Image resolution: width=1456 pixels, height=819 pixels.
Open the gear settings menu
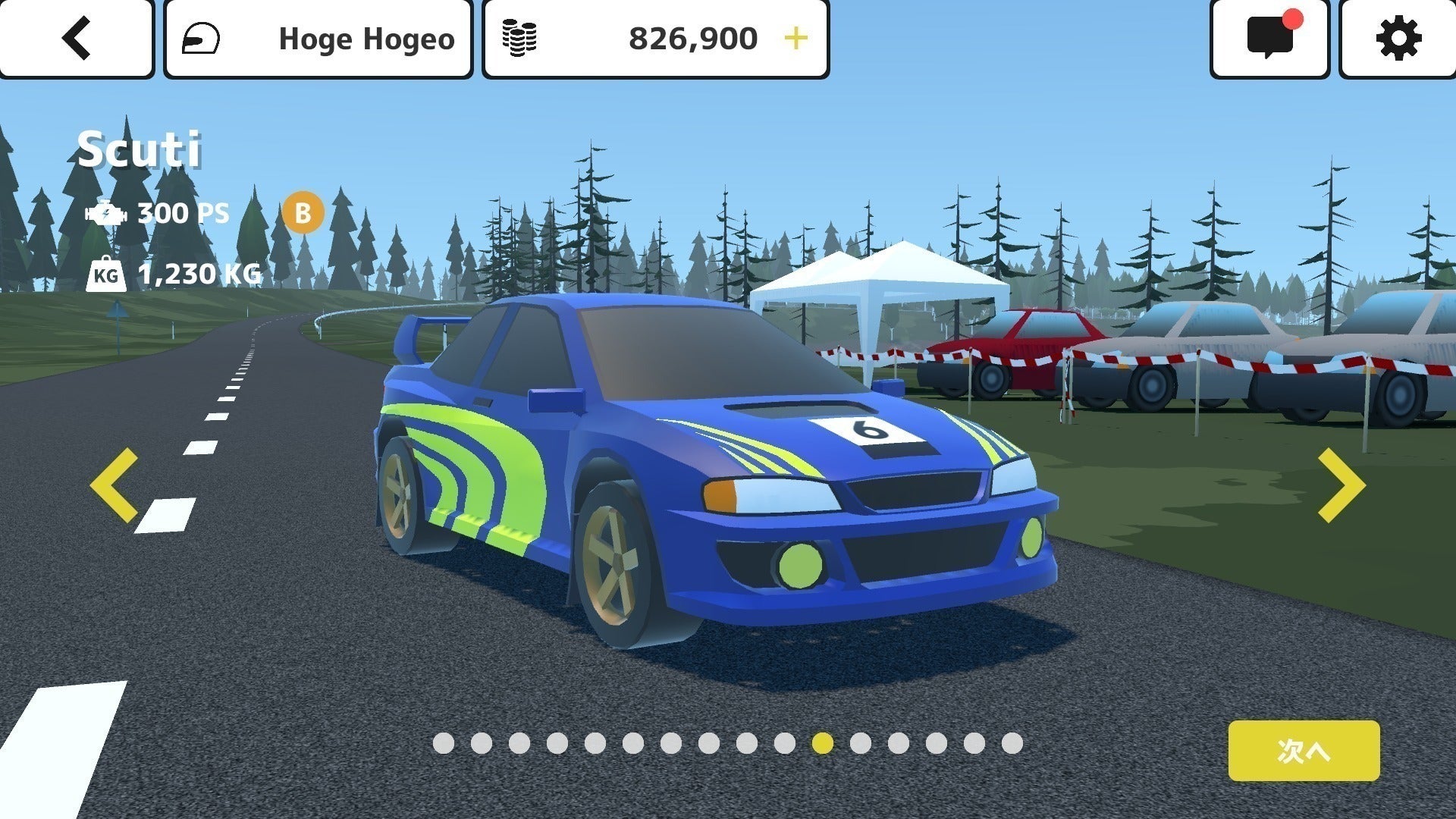coord(1398,38)
